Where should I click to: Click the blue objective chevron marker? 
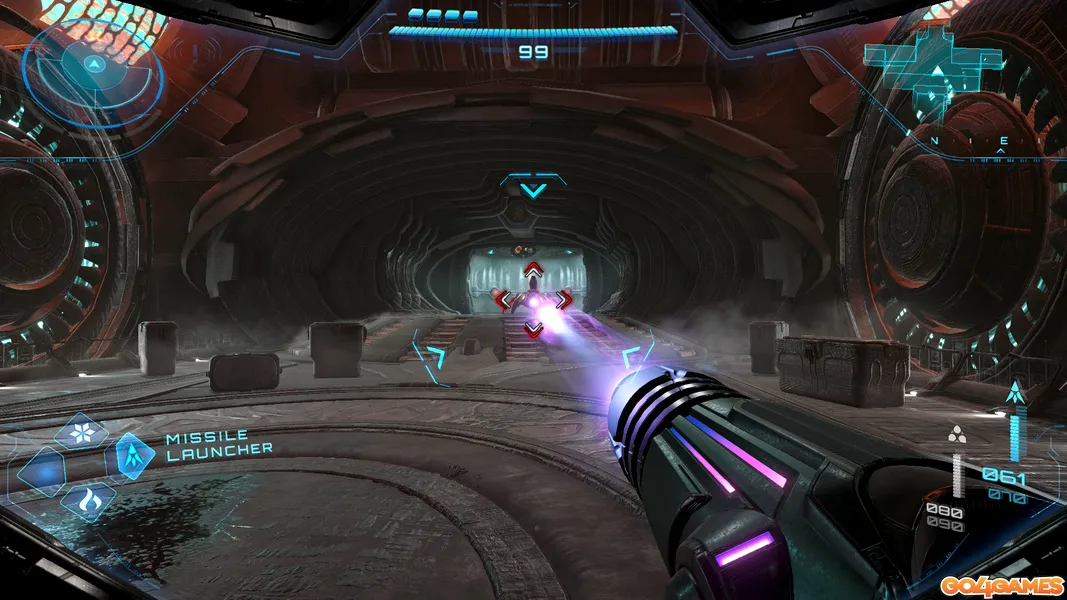[x=533, y=188]
